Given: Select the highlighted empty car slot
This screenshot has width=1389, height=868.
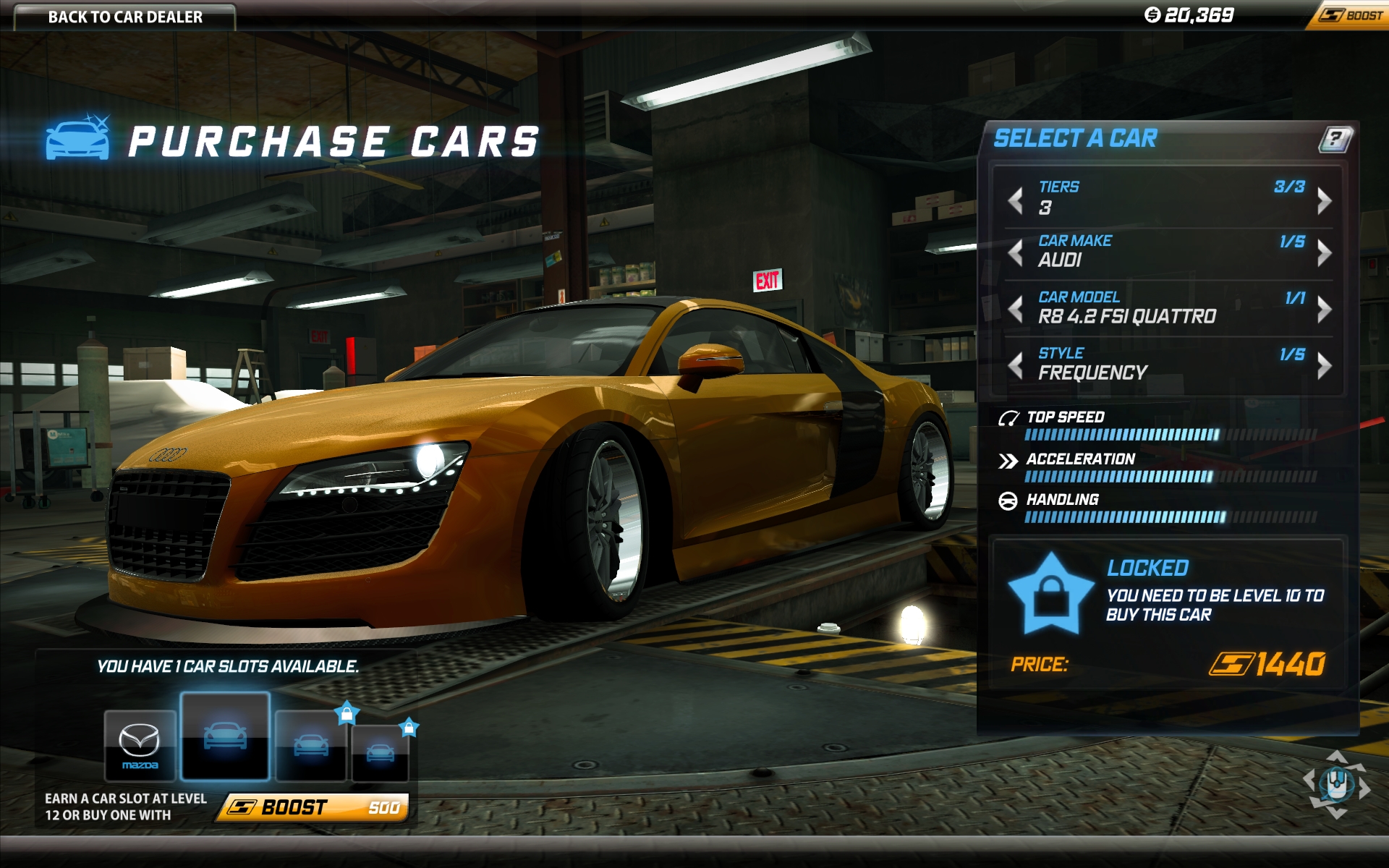Looking at the screenshot, I should click(225, 736).
